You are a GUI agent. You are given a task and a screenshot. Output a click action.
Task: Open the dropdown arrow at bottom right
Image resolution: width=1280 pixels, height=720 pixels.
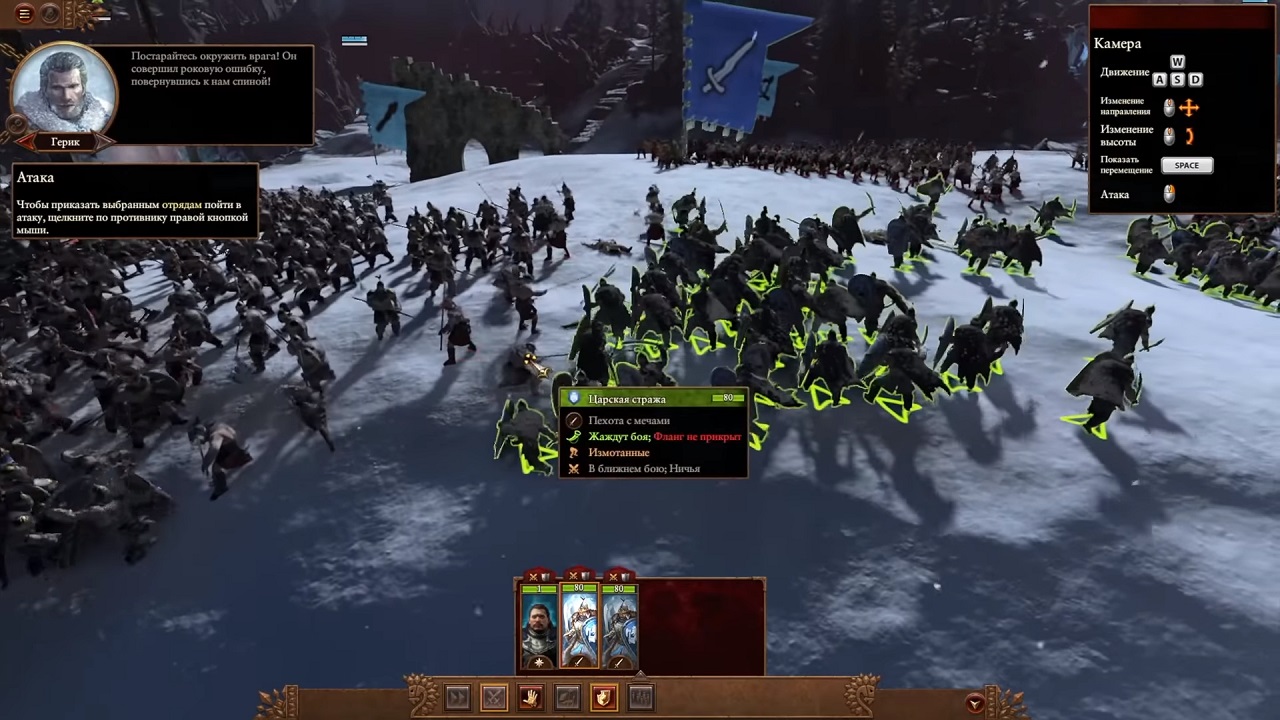pos(975,704)
